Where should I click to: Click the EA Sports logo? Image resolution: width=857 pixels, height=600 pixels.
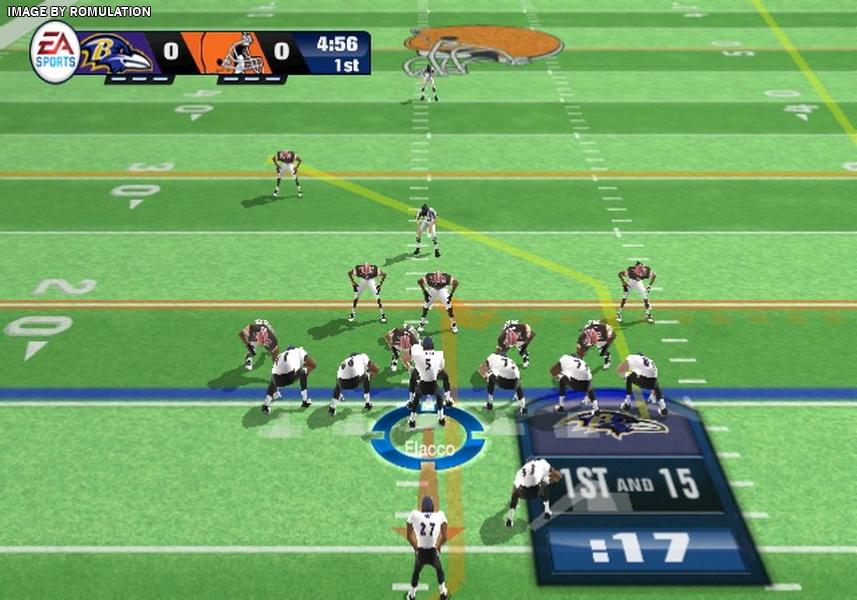pyautogui.click(x=54, y=52)
